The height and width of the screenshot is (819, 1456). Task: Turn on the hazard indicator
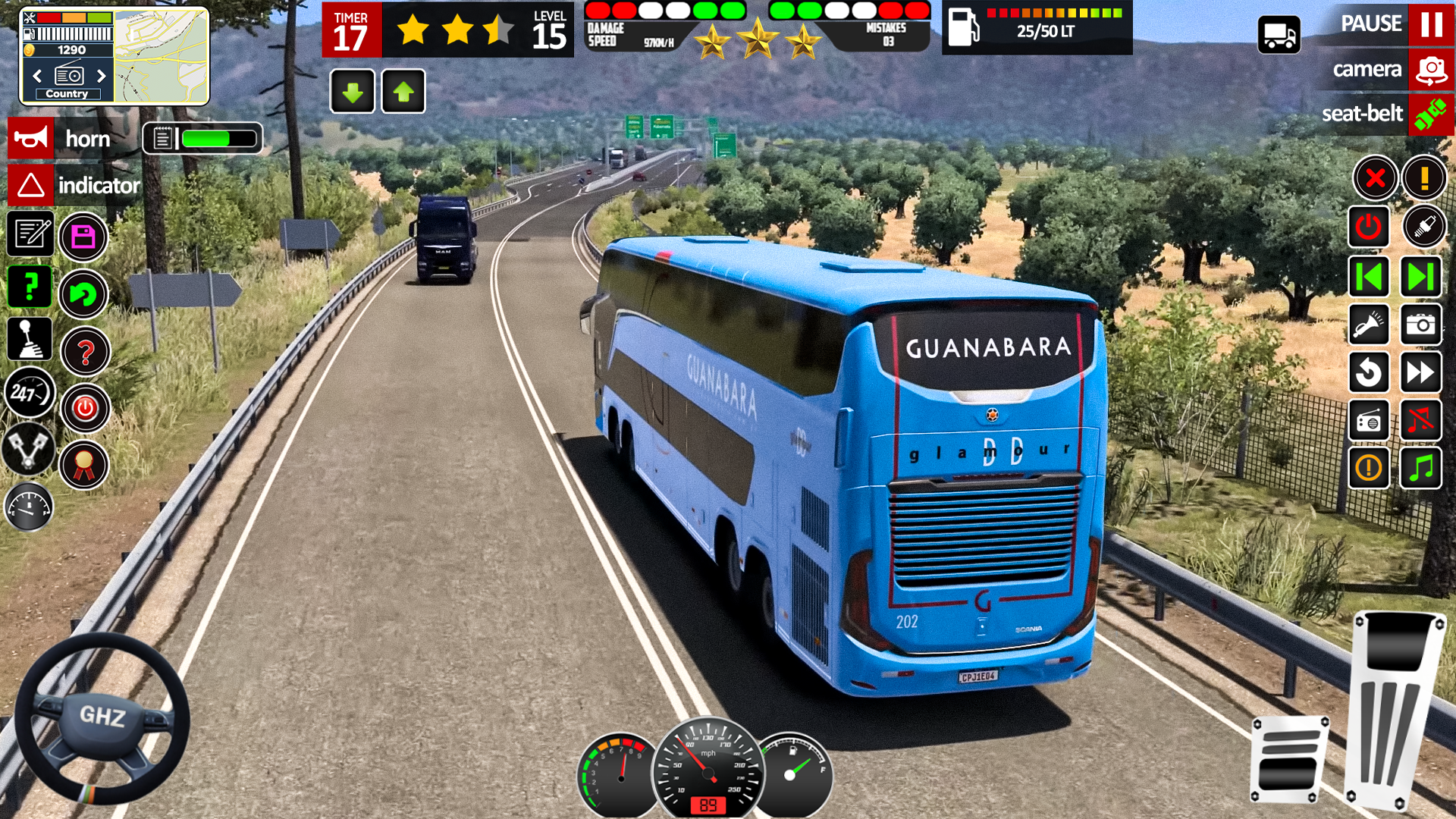point(31,185)
